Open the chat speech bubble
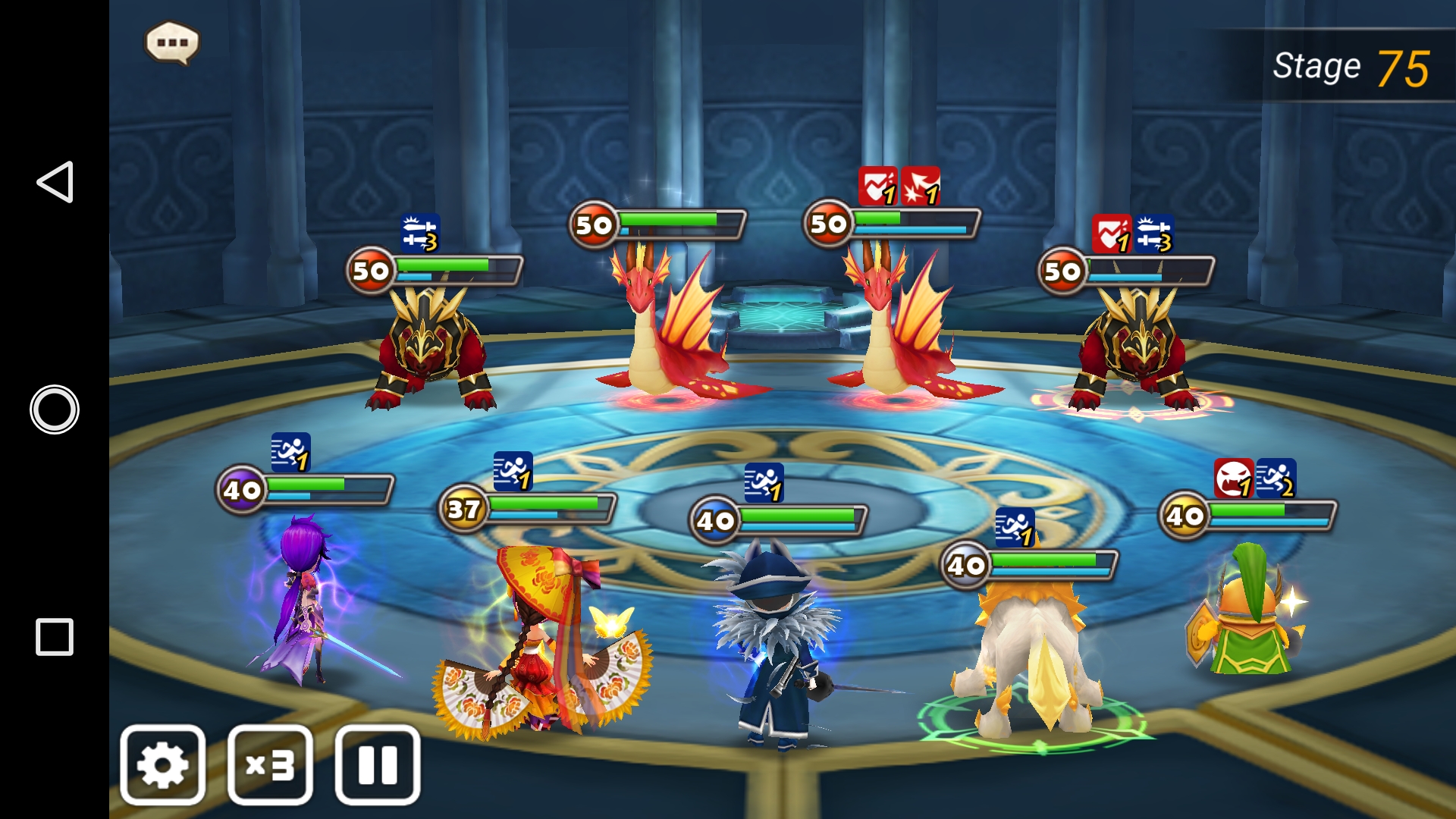 [x=172, y=43]
